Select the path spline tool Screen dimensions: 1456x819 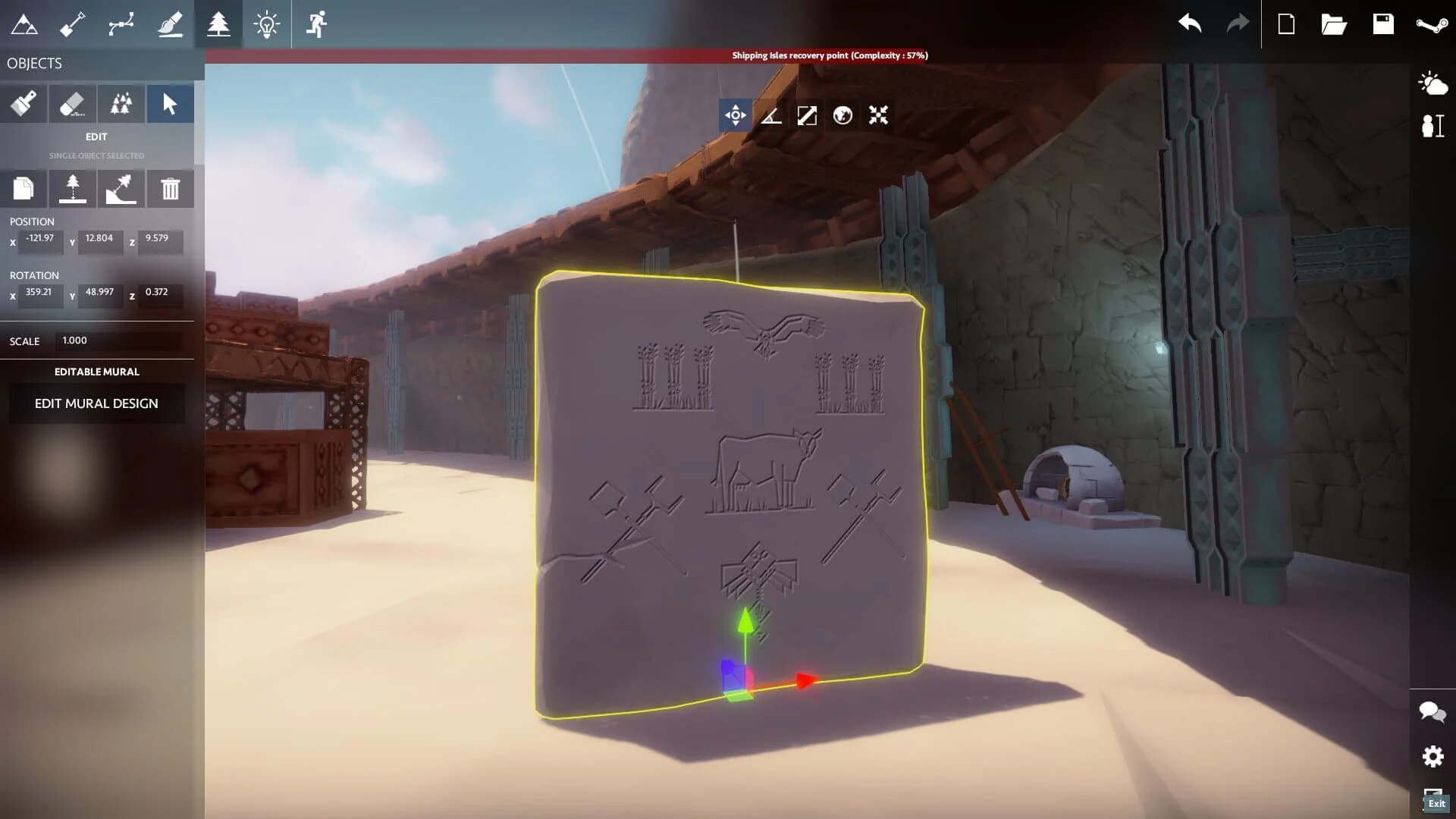120,24
